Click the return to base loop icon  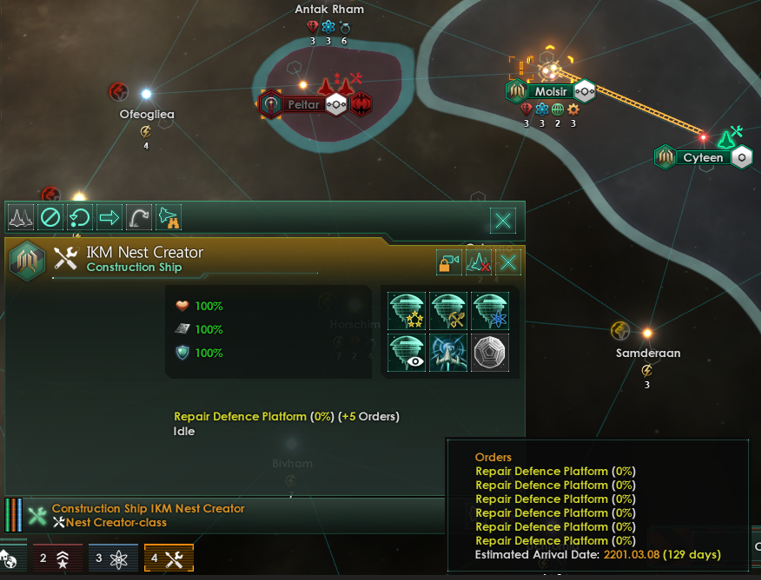pos(79,217)
